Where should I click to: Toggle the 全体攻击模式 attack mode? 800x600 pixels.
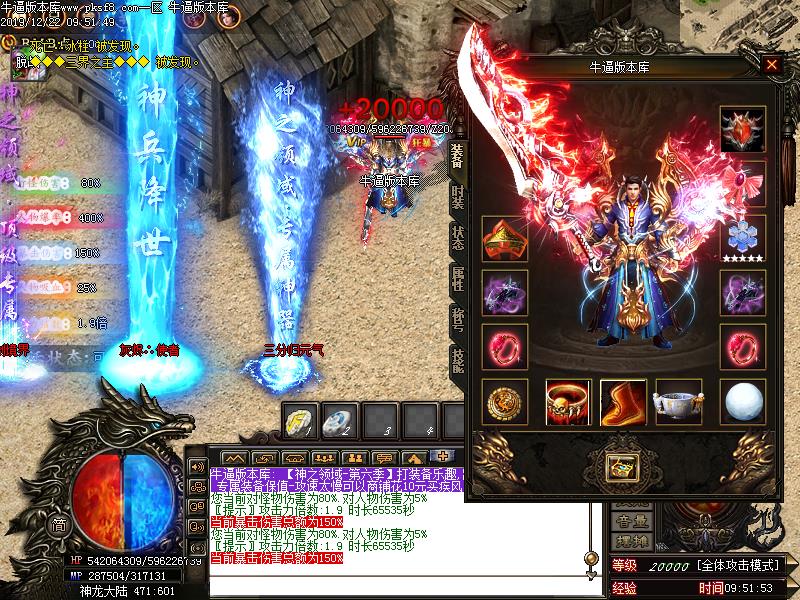tap(739, 566)
